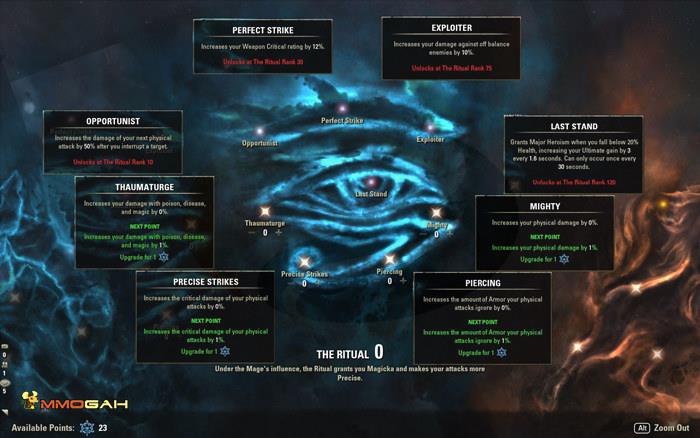700x438 pixels.
Task: Select the Thaumaturge star
Action: pyautogui.click(x=265, y=211)
